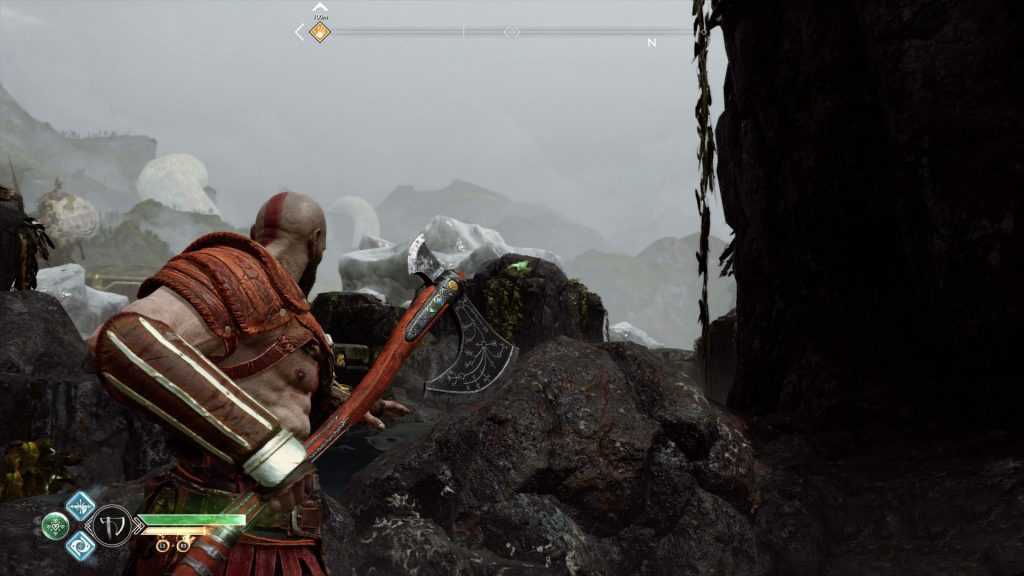Viewport: 1024px width, 576px height.
Task: Click the orange quest marker on the compass
Action: tap(319, 32)
